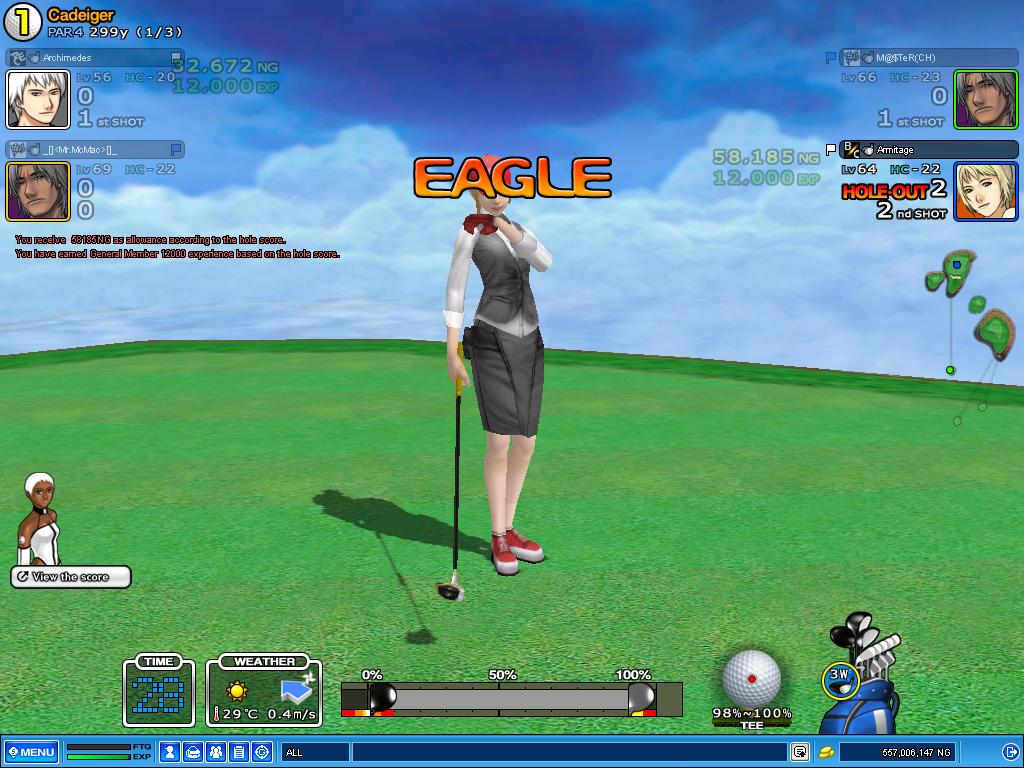Select Armitage player portrait
1024x768 pixels.
(986, 191)
